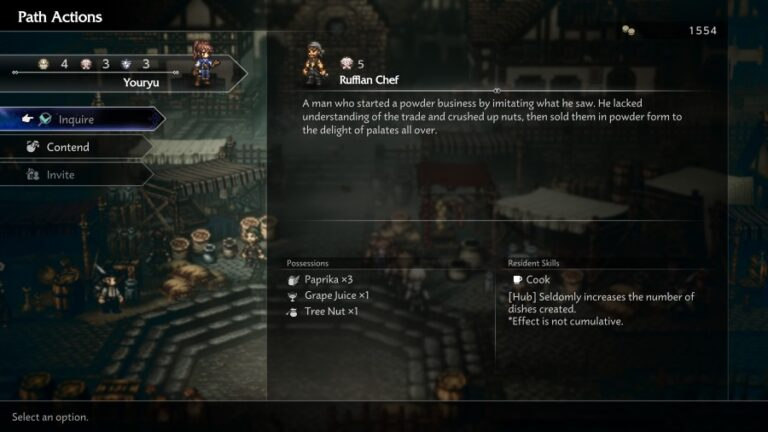The image size is (768, 432).
Task: Pick the greyed-out Invite action
Action: point(61,175)
